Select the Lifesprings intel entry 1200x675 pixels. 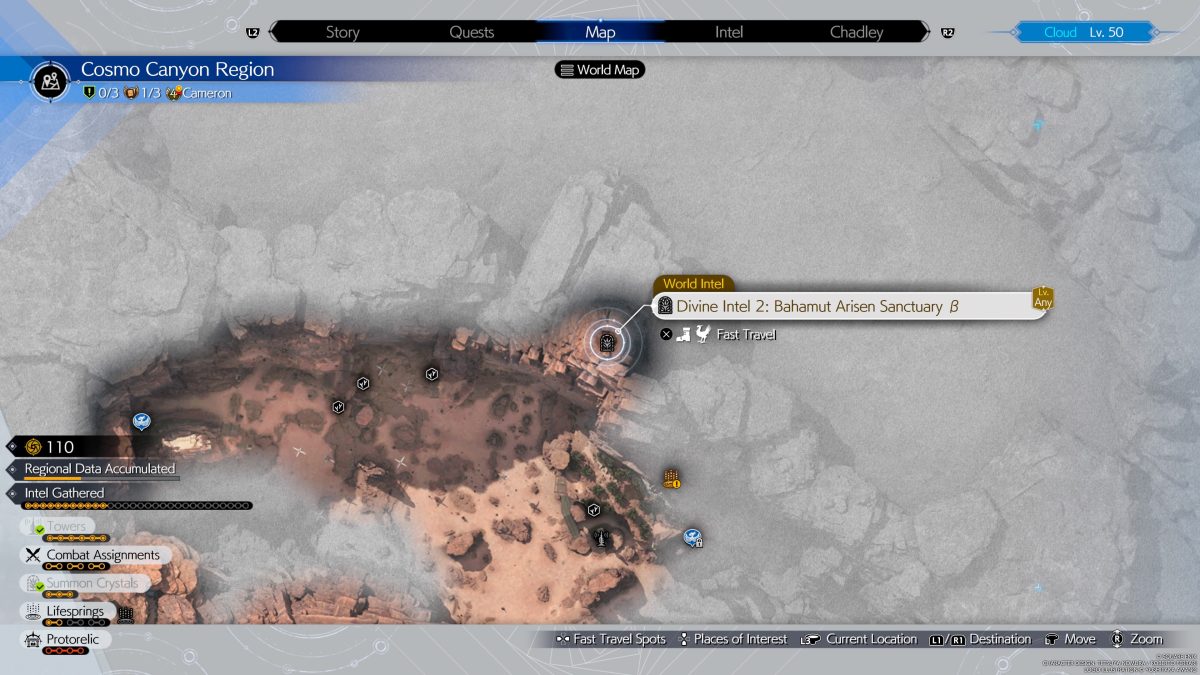point(75,611)
